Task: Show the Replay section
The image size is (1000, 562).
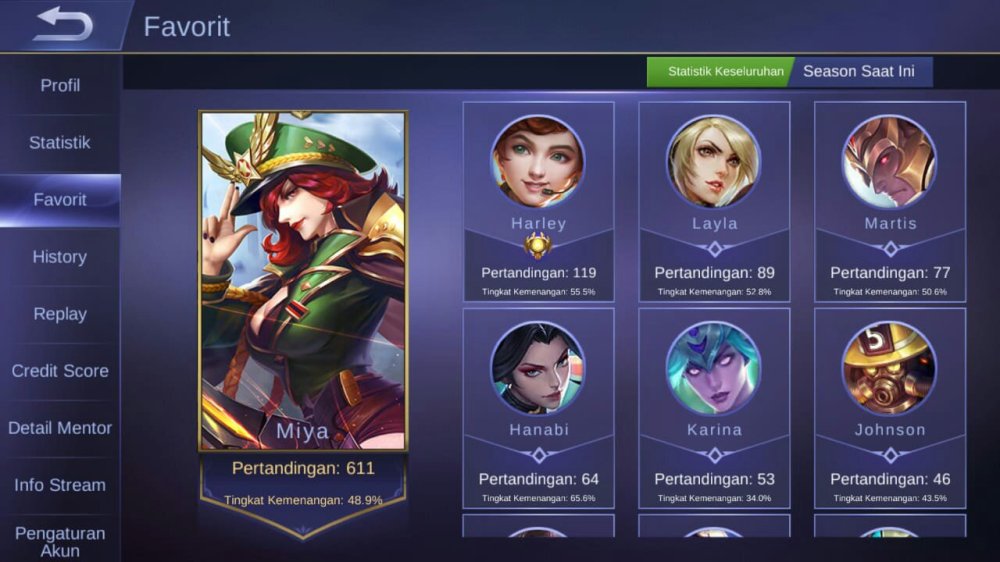Action: tap(60, 314)
